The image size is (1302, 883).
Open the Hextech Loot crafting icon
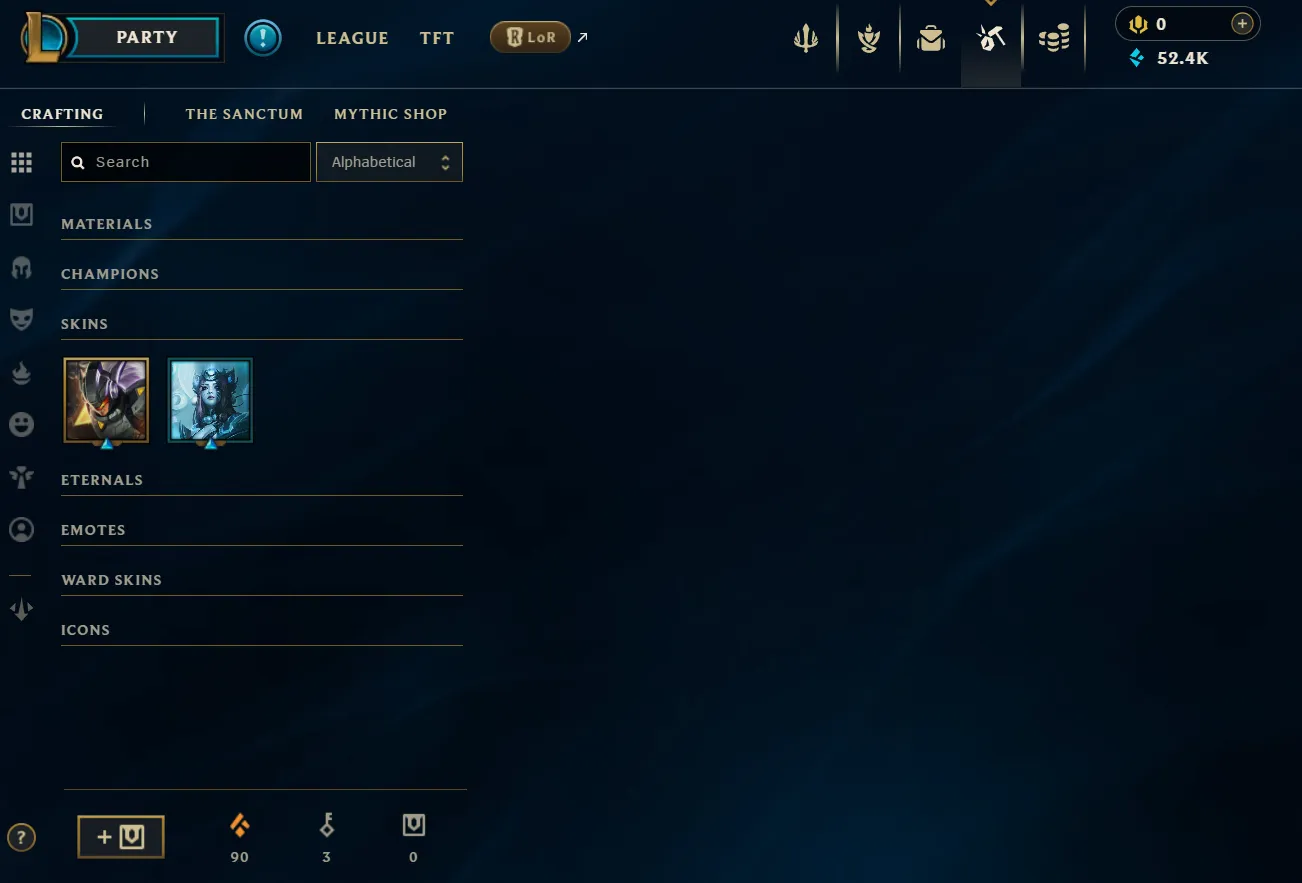point(991,38)
